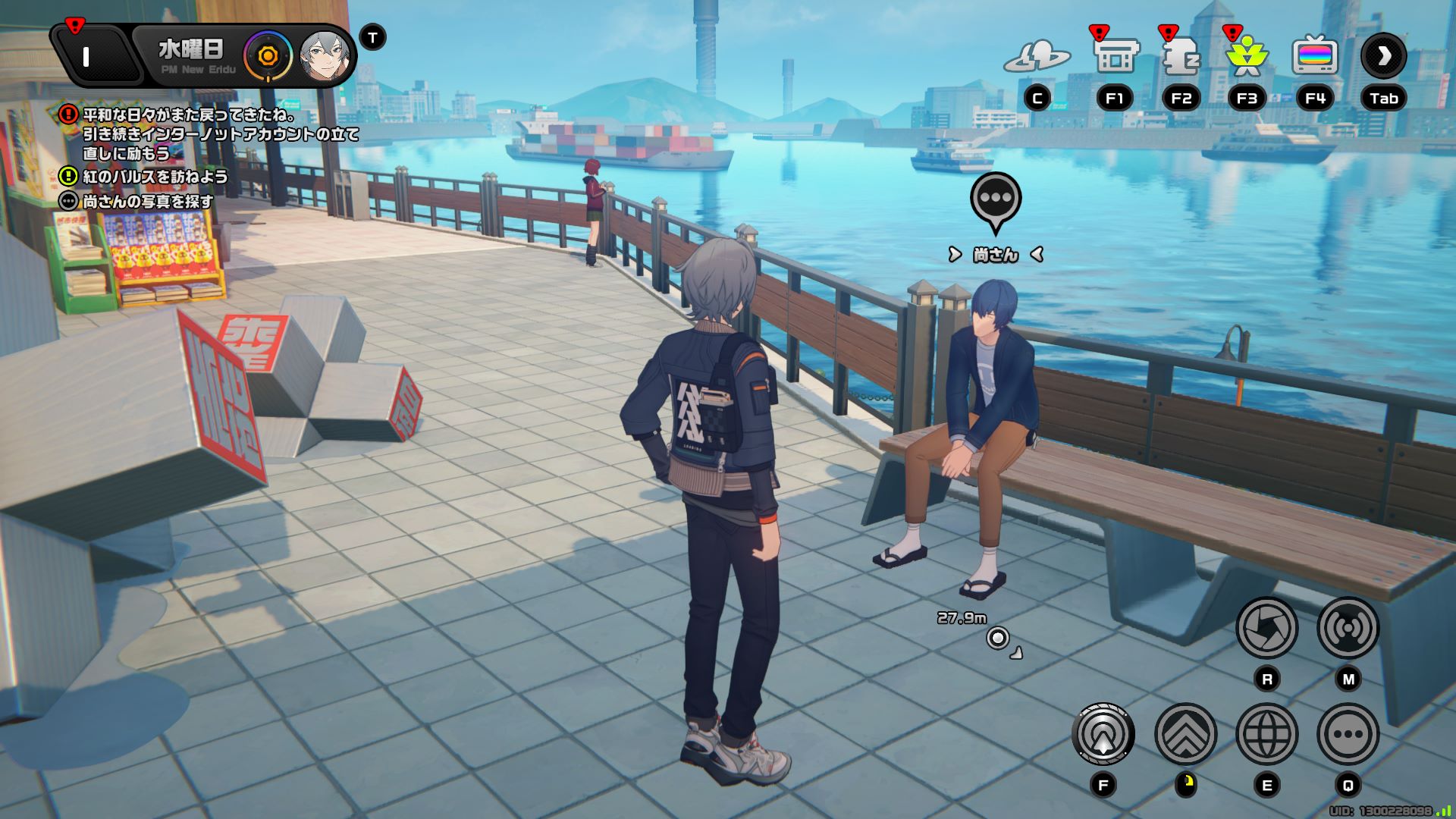This screenshot has height=819, width=1456.
Task: Click the quest waypoint distance marker
Action: [998, 638]
